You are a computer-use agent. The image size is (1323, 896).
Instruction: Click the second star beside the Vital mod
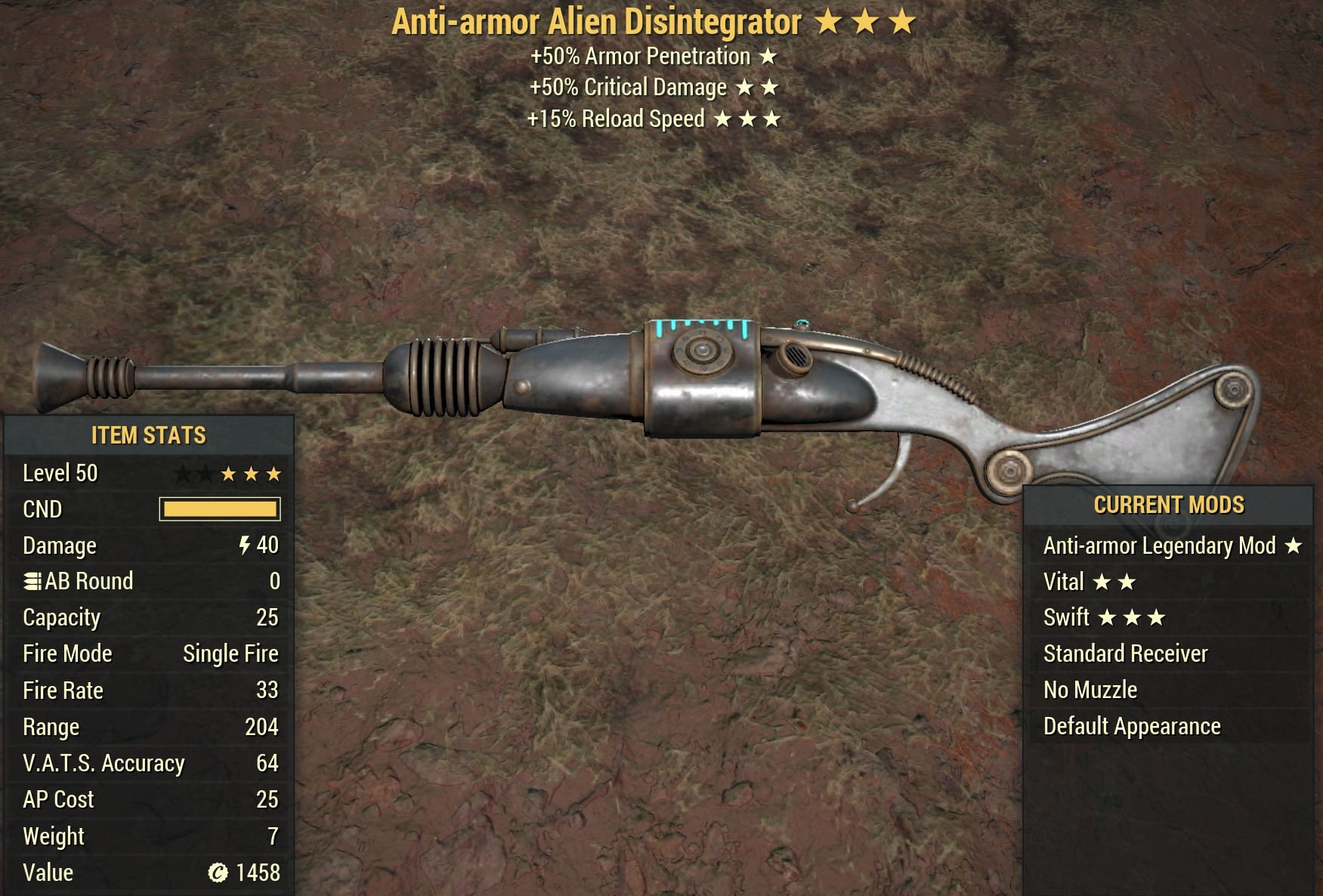[1129, 581]
